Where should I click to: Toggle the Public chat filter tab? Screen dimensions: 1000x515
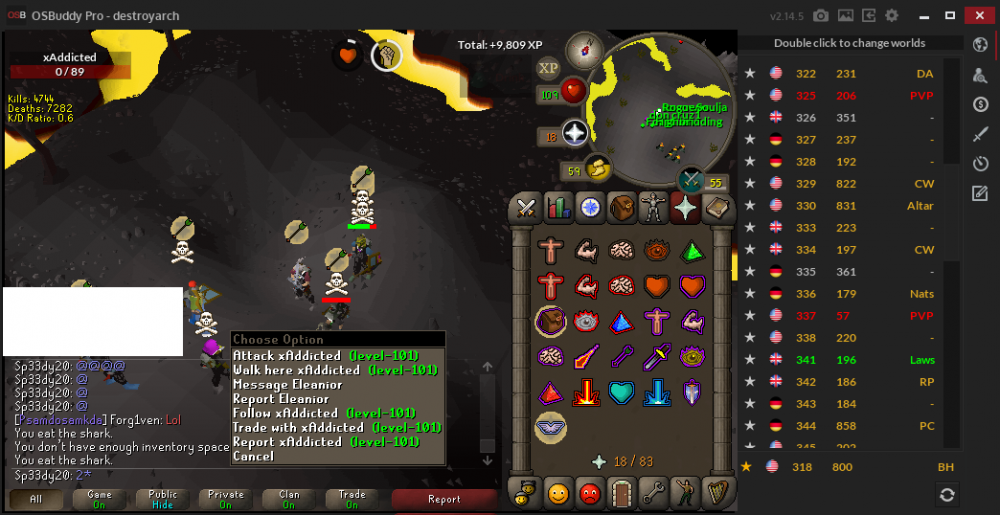coord(163,499)
